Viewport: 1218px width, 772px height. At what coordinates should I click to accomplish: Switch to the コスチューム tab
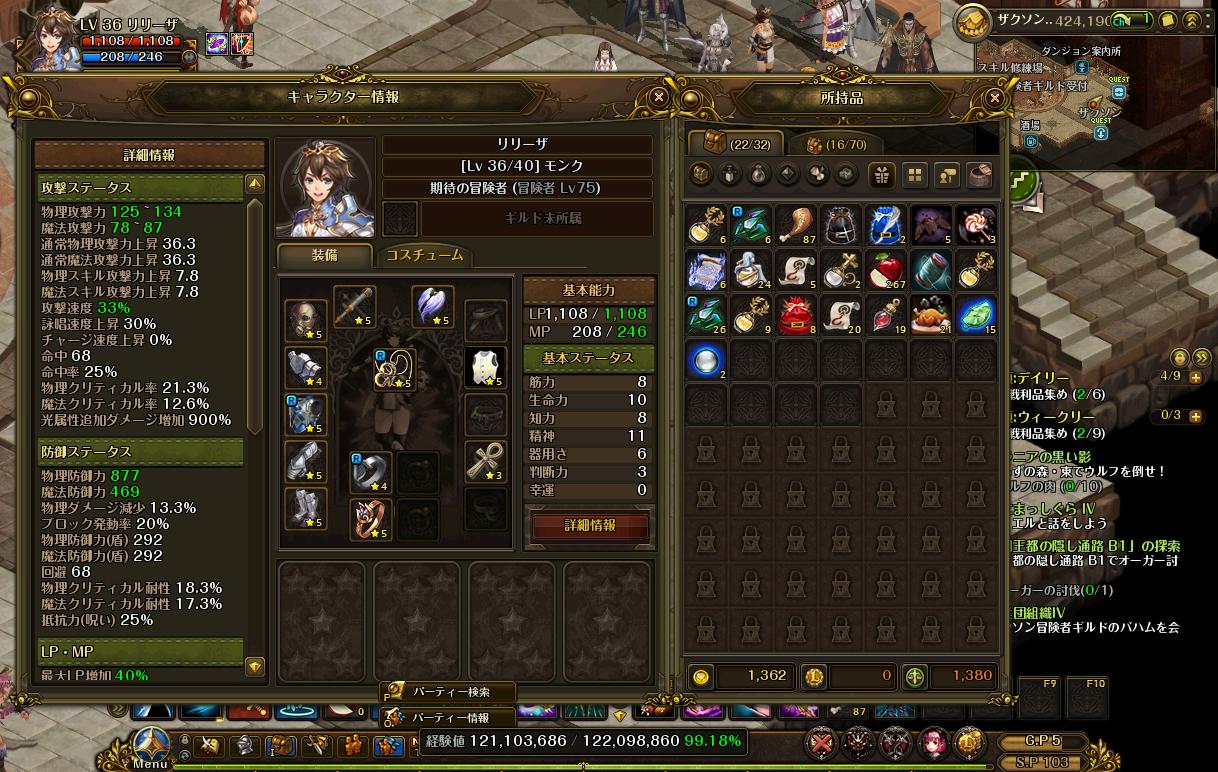coord(425,255)
